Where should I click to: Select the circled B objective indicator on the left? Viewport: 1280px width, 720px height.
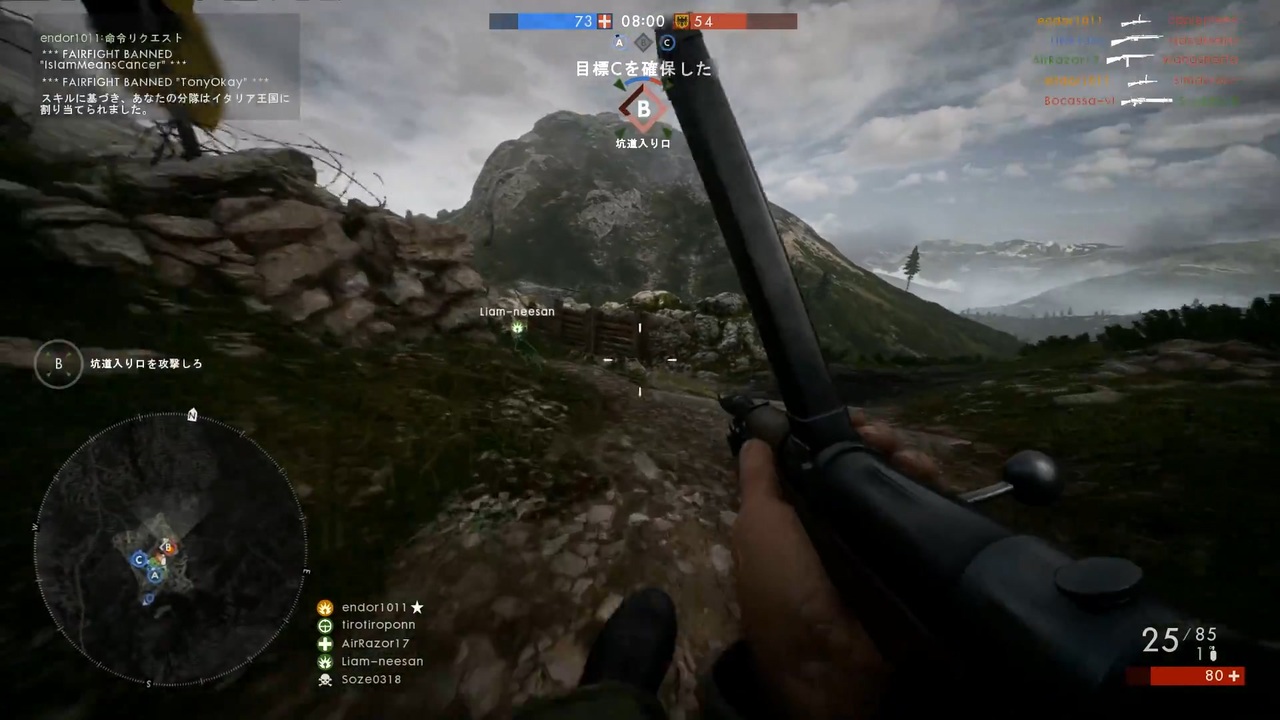click(57, 363)
